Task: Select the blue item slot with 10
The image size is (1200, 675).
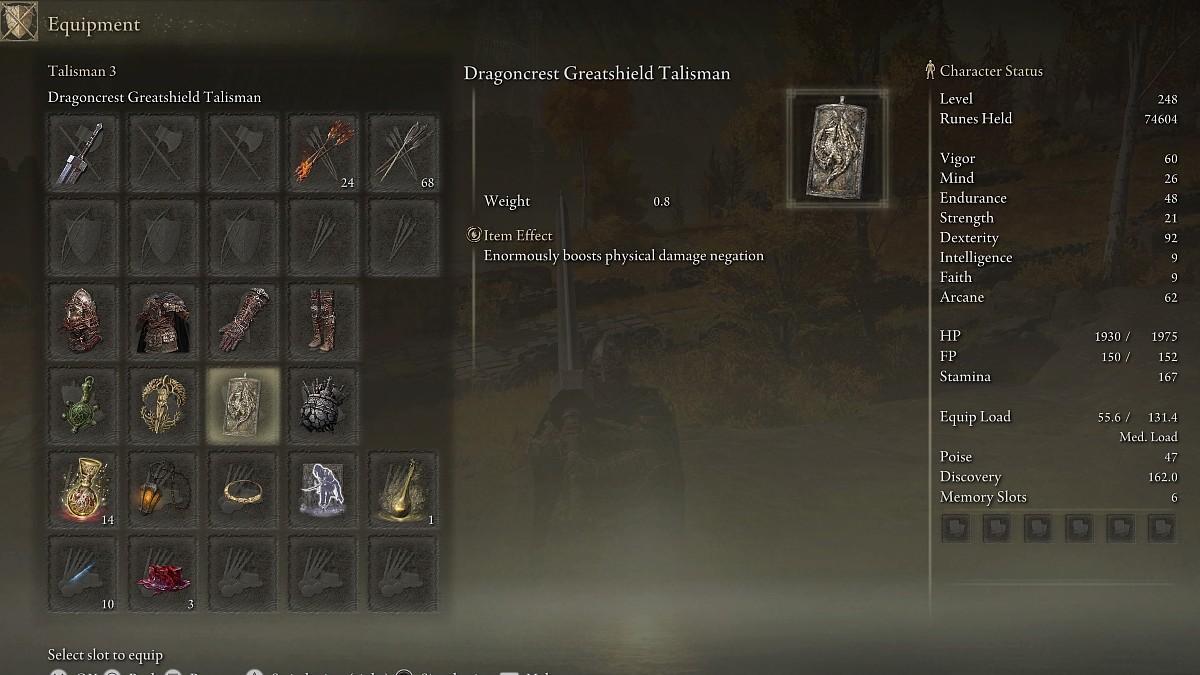Action: click(x=83, y=574)
